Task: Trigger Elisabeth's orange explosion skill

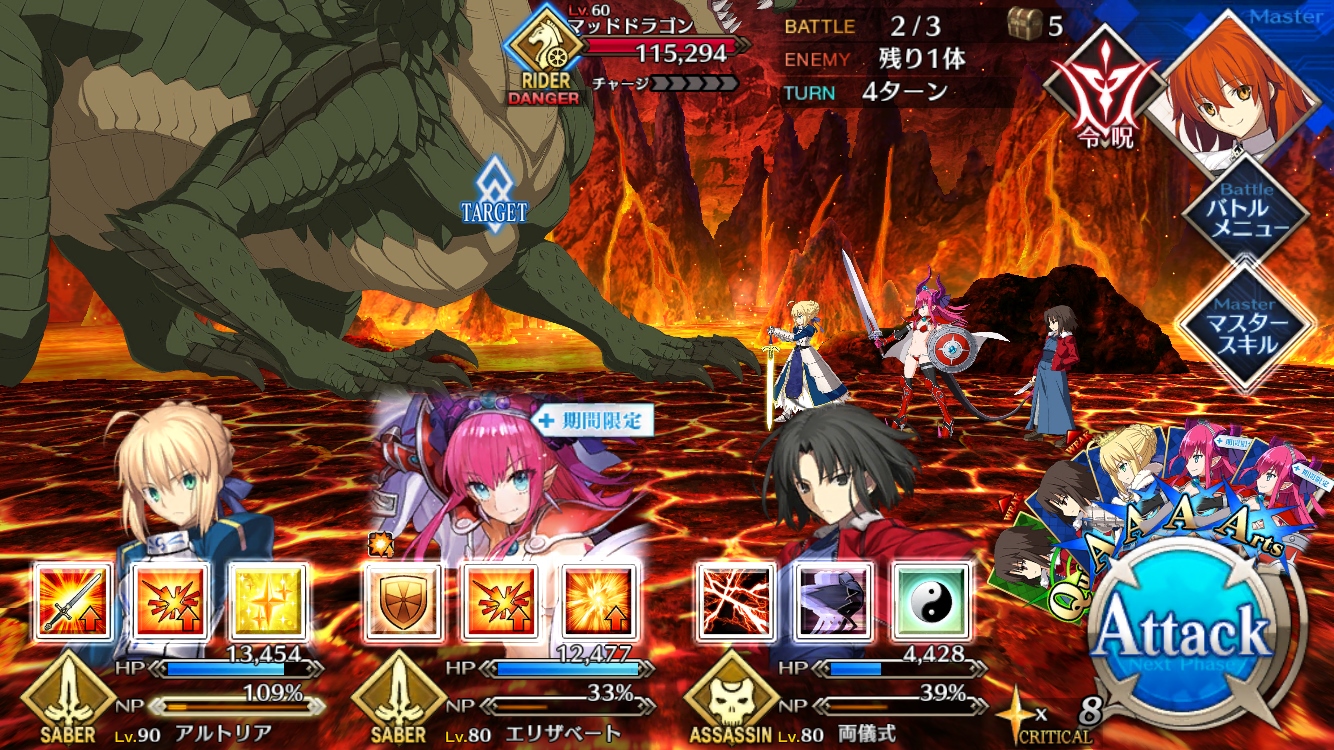Action: click(598, 601)
